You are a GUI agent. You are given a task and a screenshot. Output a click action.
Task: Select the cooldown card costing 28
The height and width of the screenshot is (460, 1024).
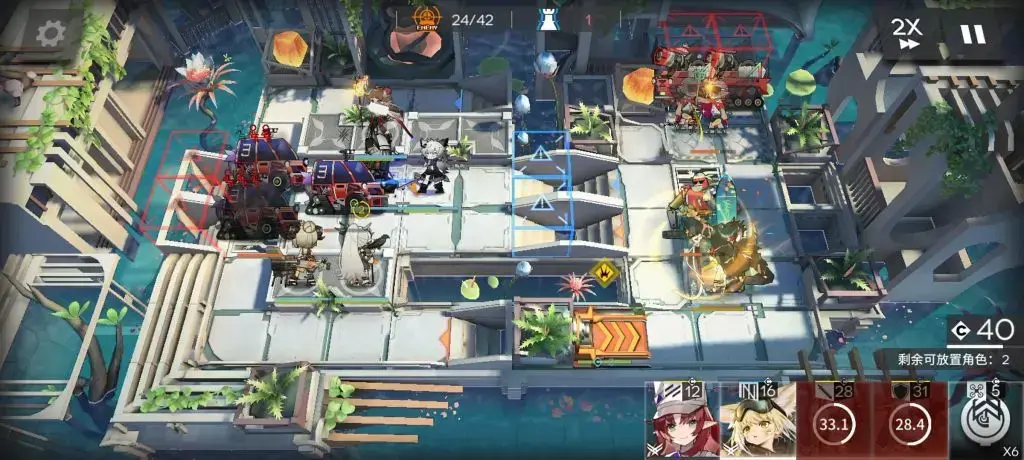pos(833,421)
